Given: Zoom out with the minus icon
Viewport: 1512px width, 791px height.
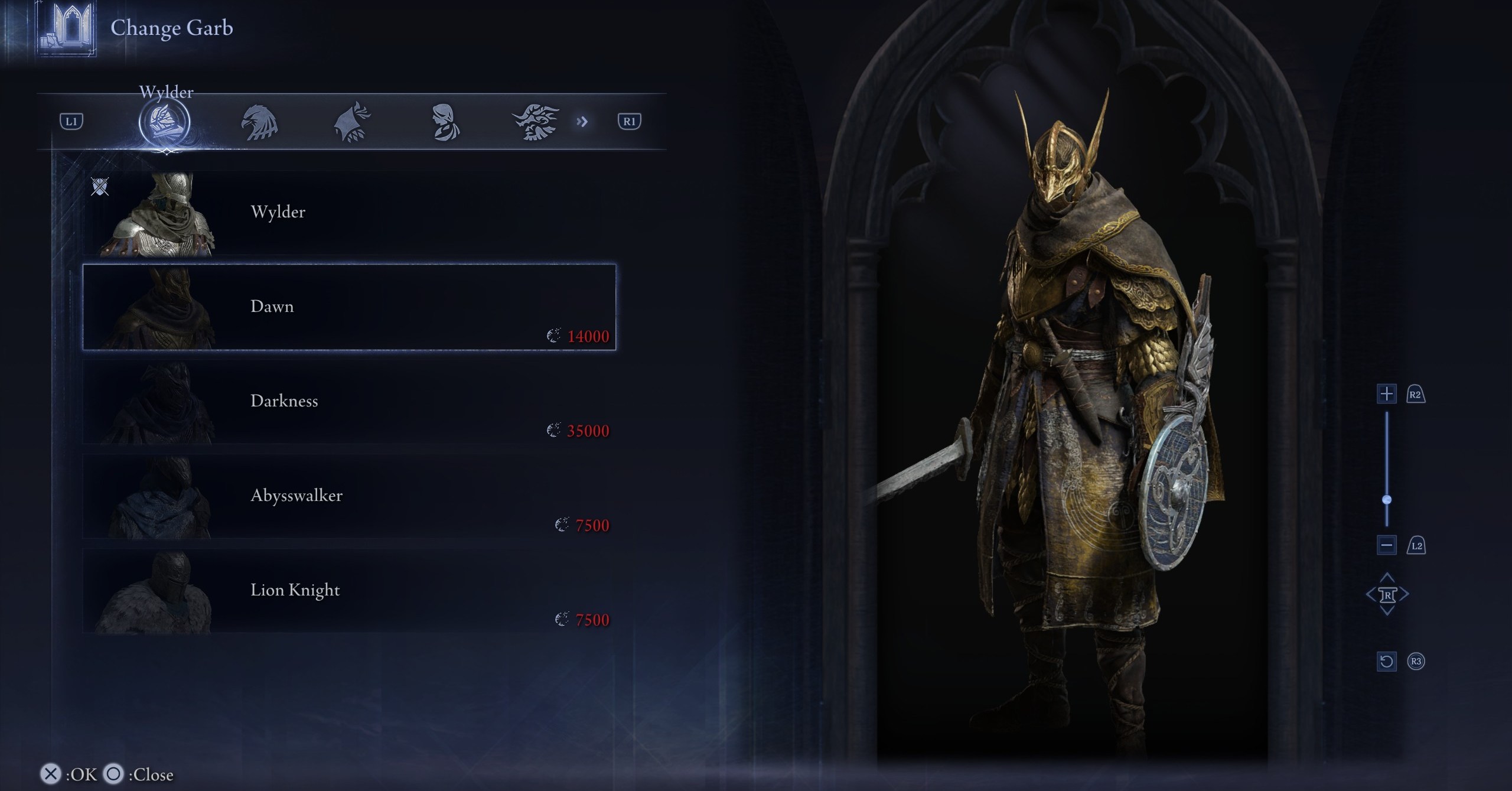Looking at the screenshot, I should [x=1386, y=545].
